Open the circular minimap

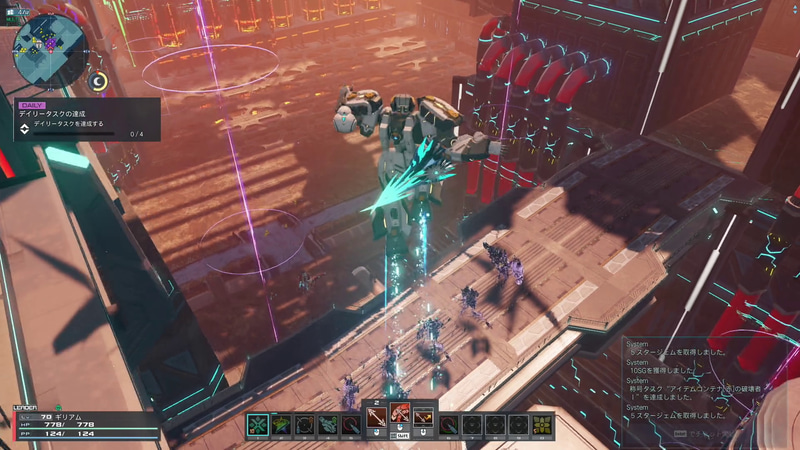49,48
